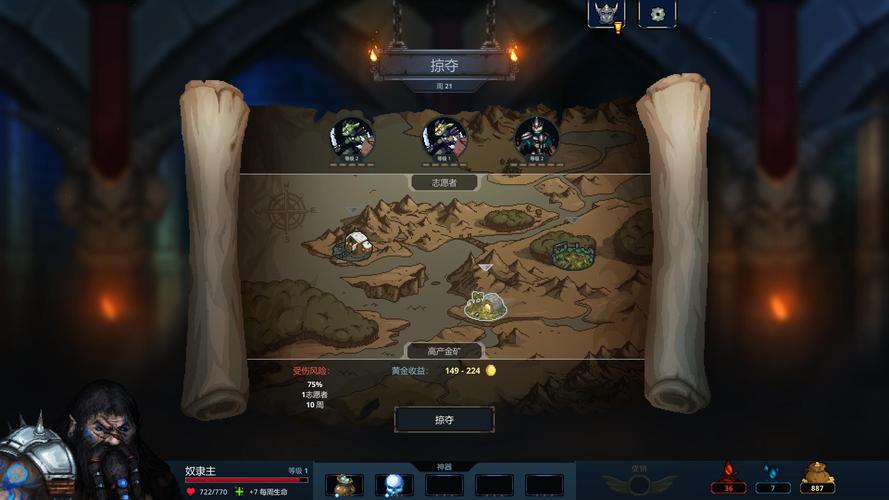Select the gold pouch artifact slot
The height and width of the screenshot is (500, 889).
click(x=345, y=485)
